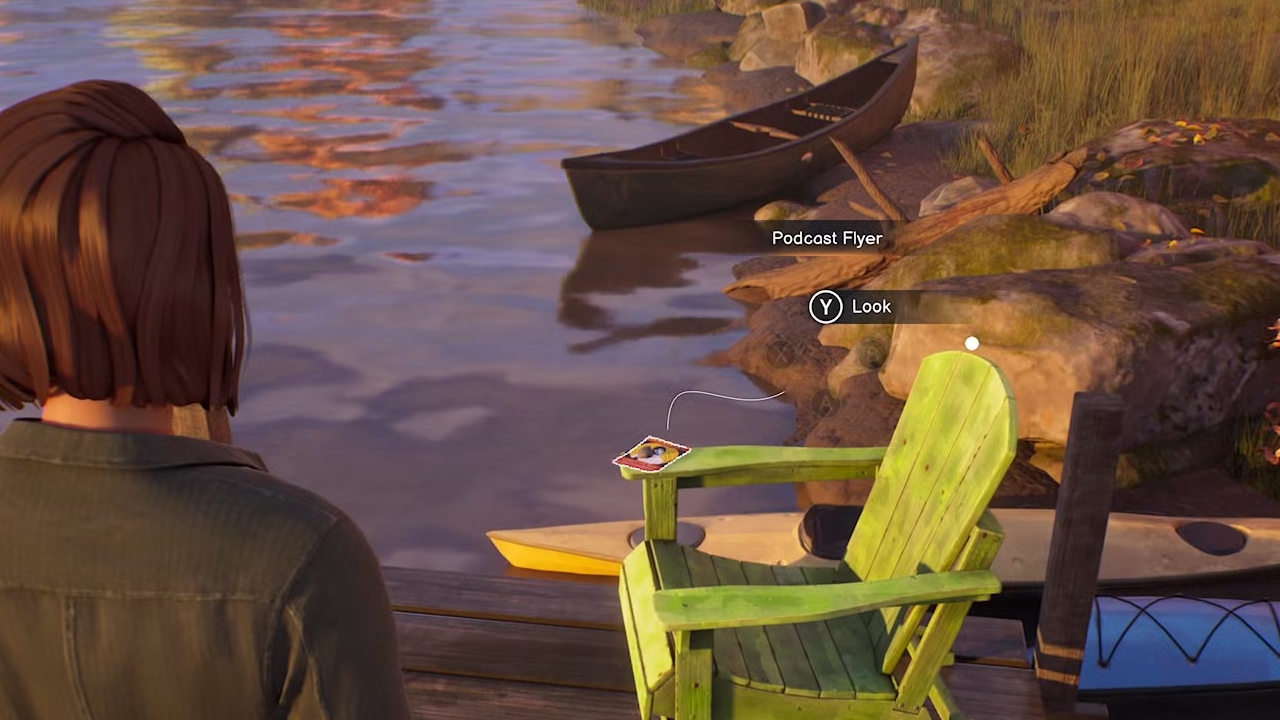Activate the Podcast Flyer highlight marker
This screenshot has width=1280, height=720.
[650, 455]
